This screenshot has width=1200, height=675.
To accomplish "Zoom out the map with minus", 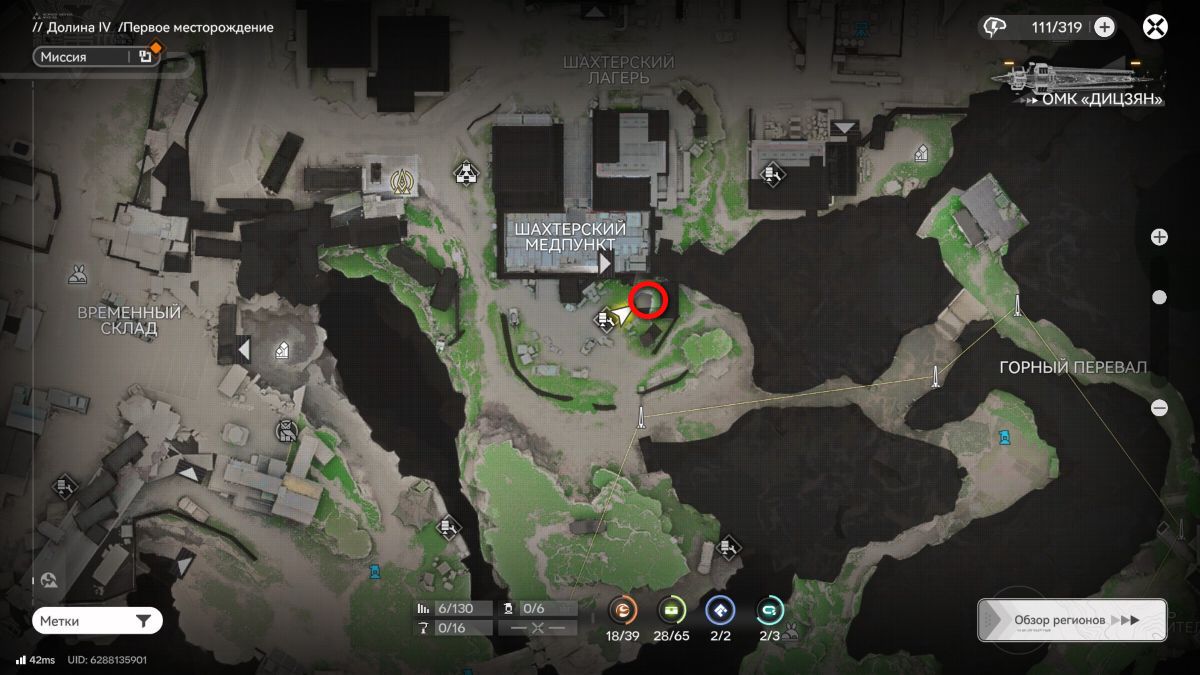I will pos(1159,407).
